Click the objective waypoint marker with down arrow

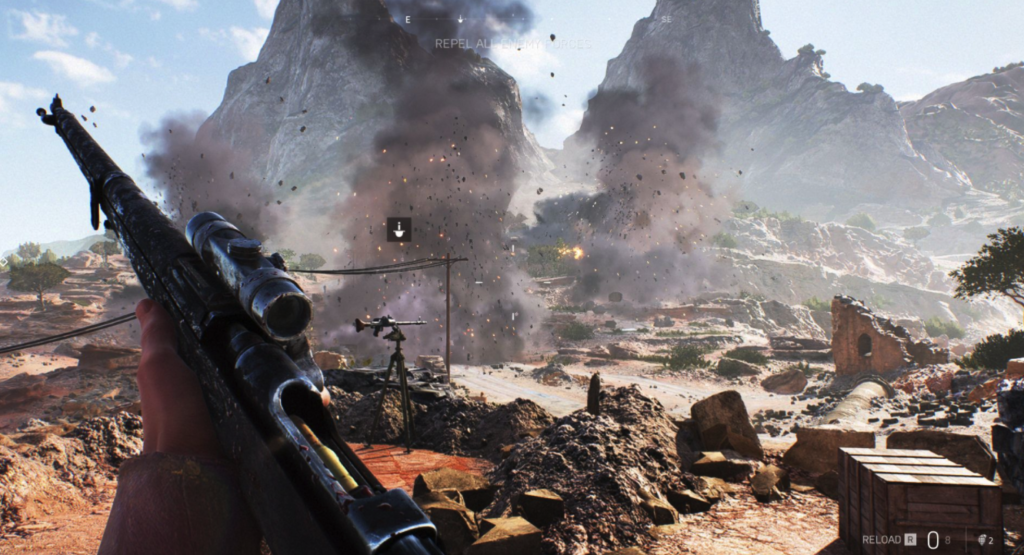click(x=399, y=230)
